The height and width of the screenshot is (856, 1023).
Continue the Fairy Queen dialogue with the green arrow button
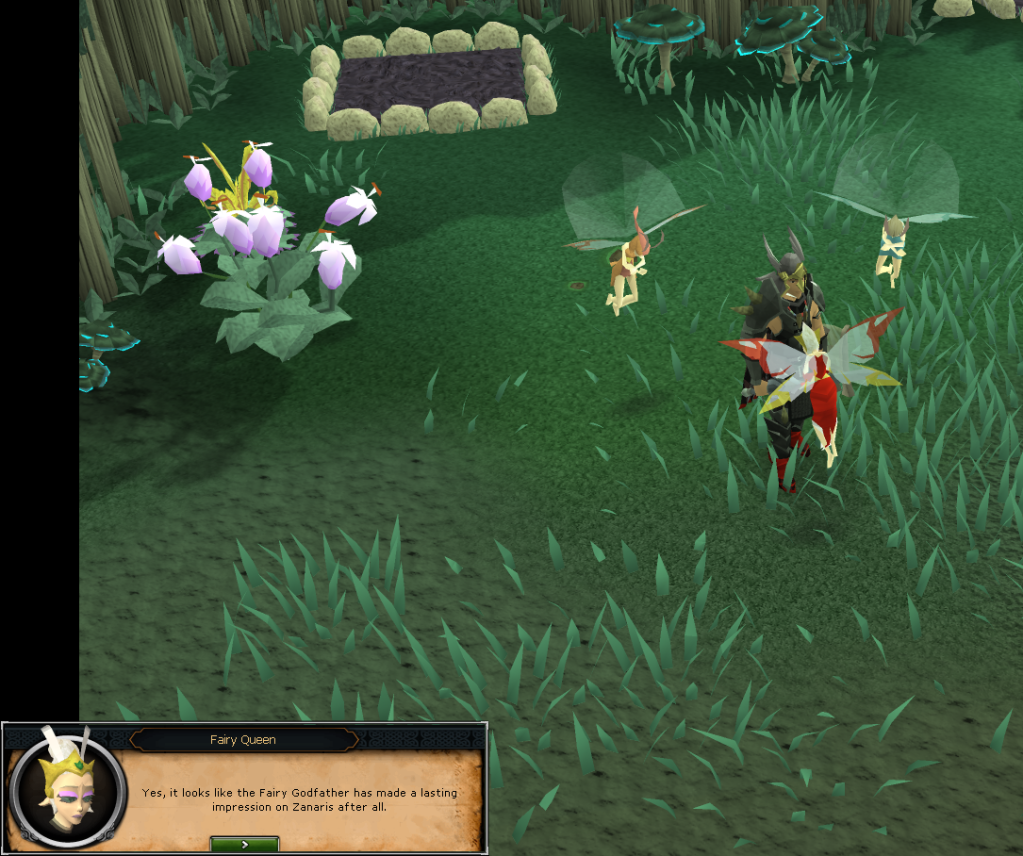244,844
